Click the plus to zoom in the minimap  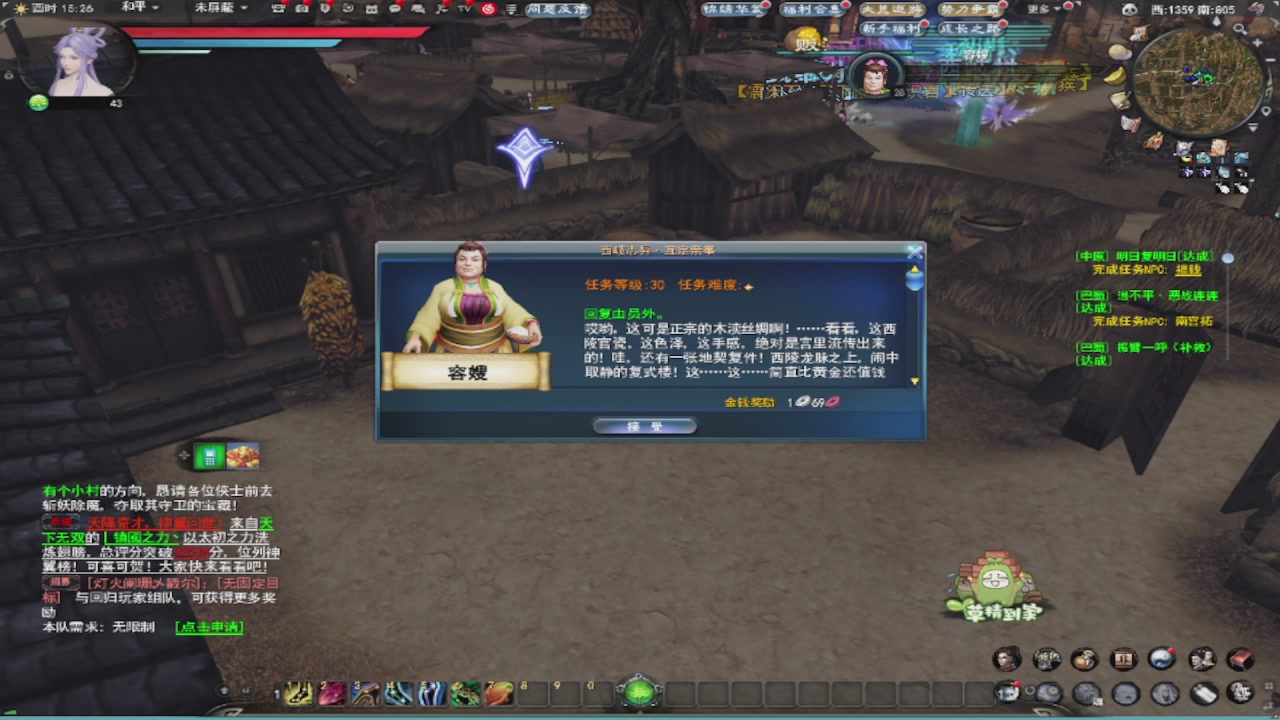[x=1257, y=42]
